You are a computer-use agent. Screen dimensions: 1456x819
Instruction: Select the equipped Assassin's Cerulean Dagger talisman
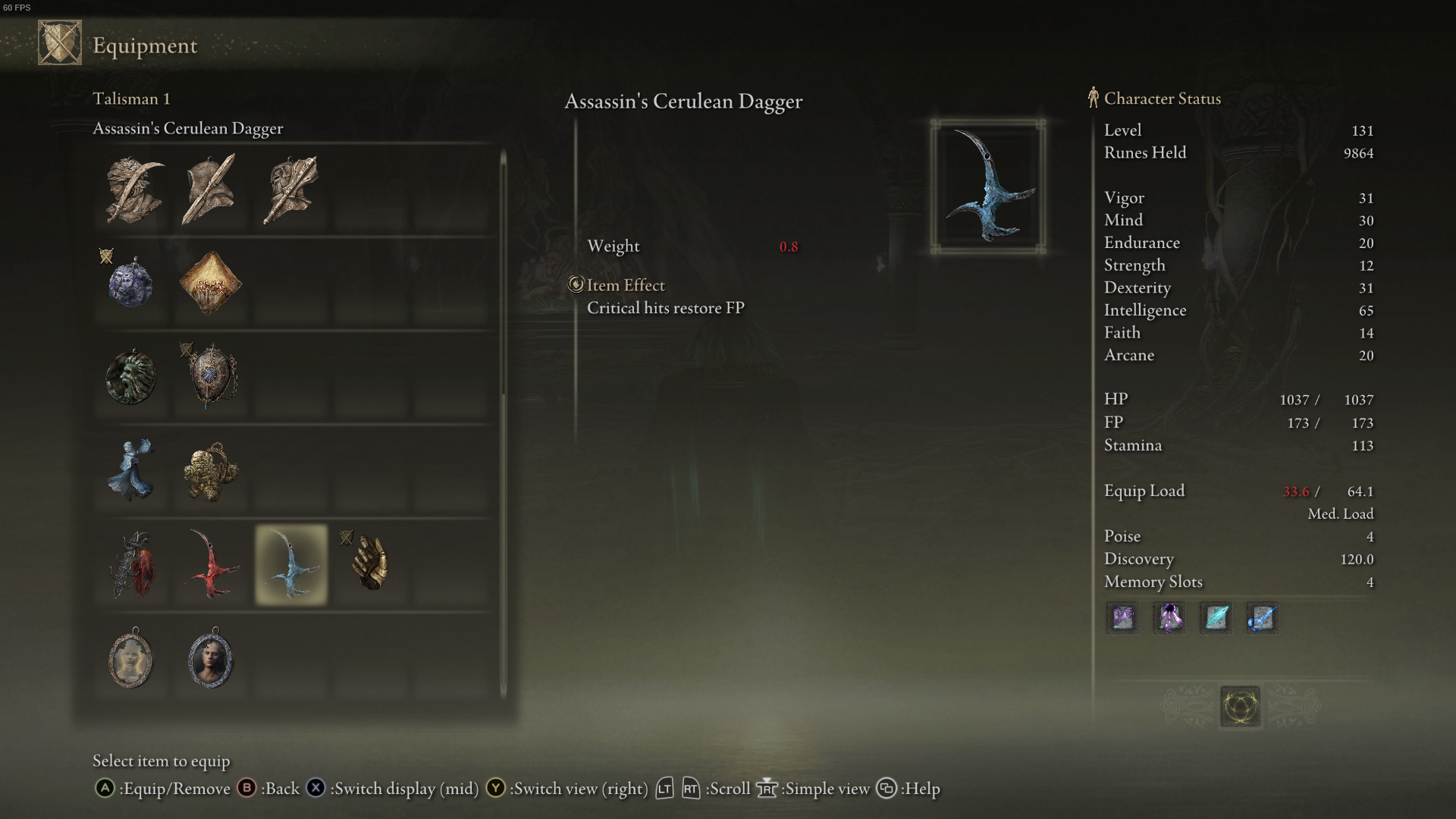point(290,566)
